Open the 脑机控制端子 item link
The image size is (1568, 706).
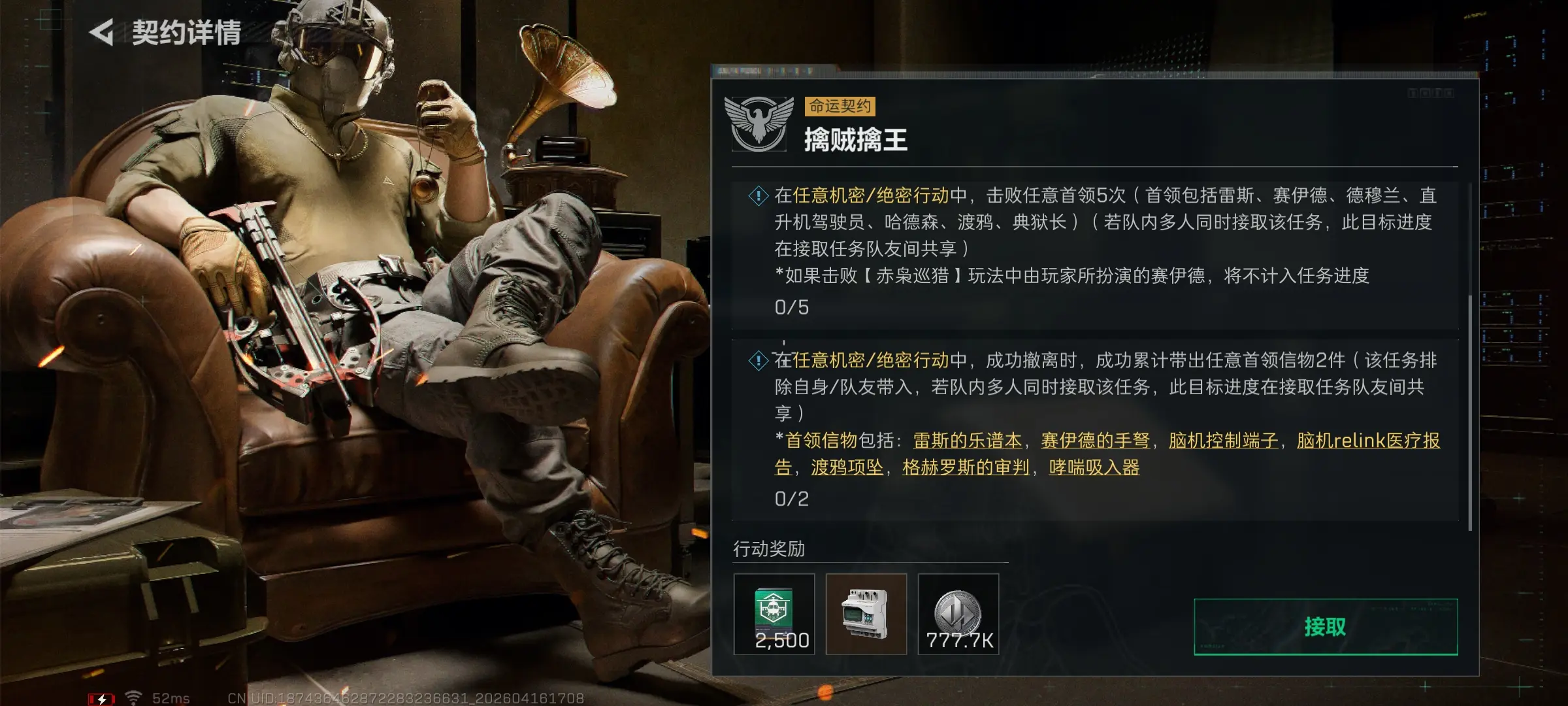[1223, 441]
